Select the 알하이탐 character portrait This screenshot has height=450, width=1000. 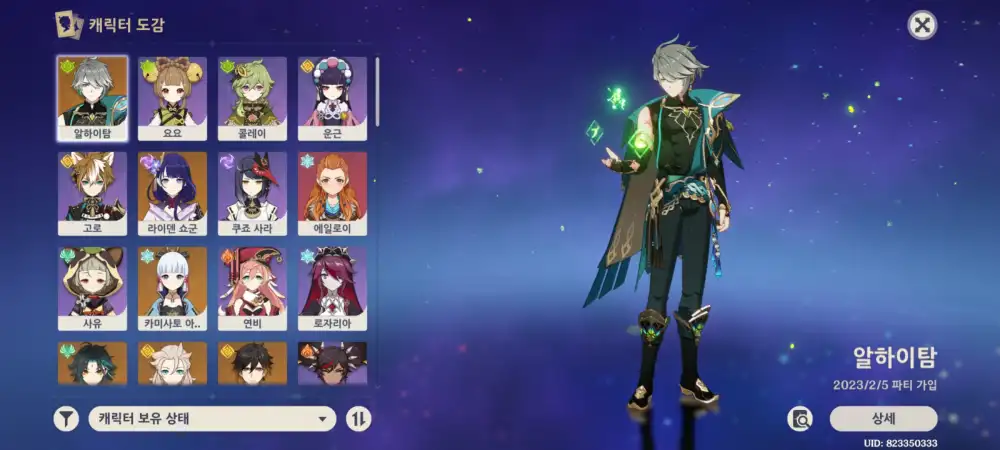(x=93, y=97)
